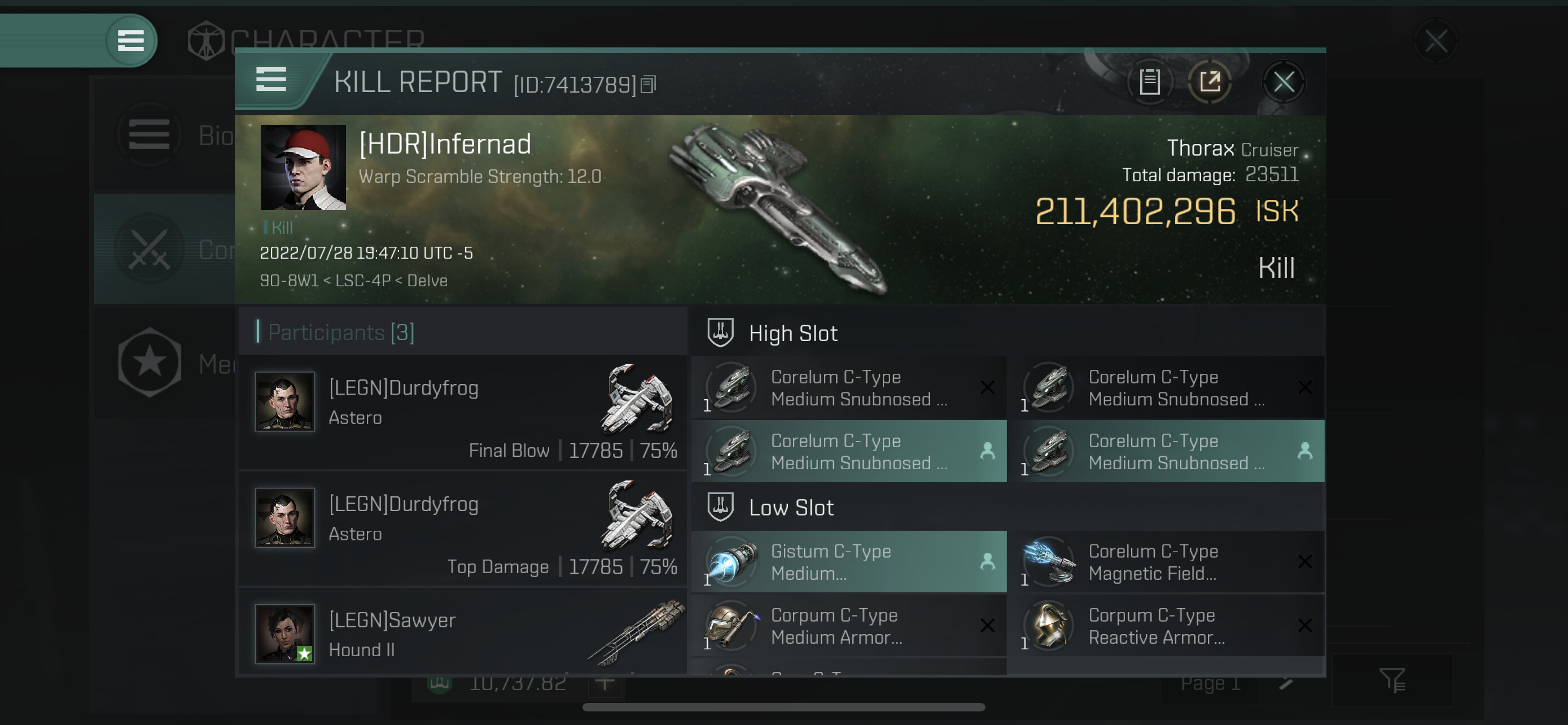Close the Kill Report window
This screenshot has width=1568, height=725.
pos(1283,82)
